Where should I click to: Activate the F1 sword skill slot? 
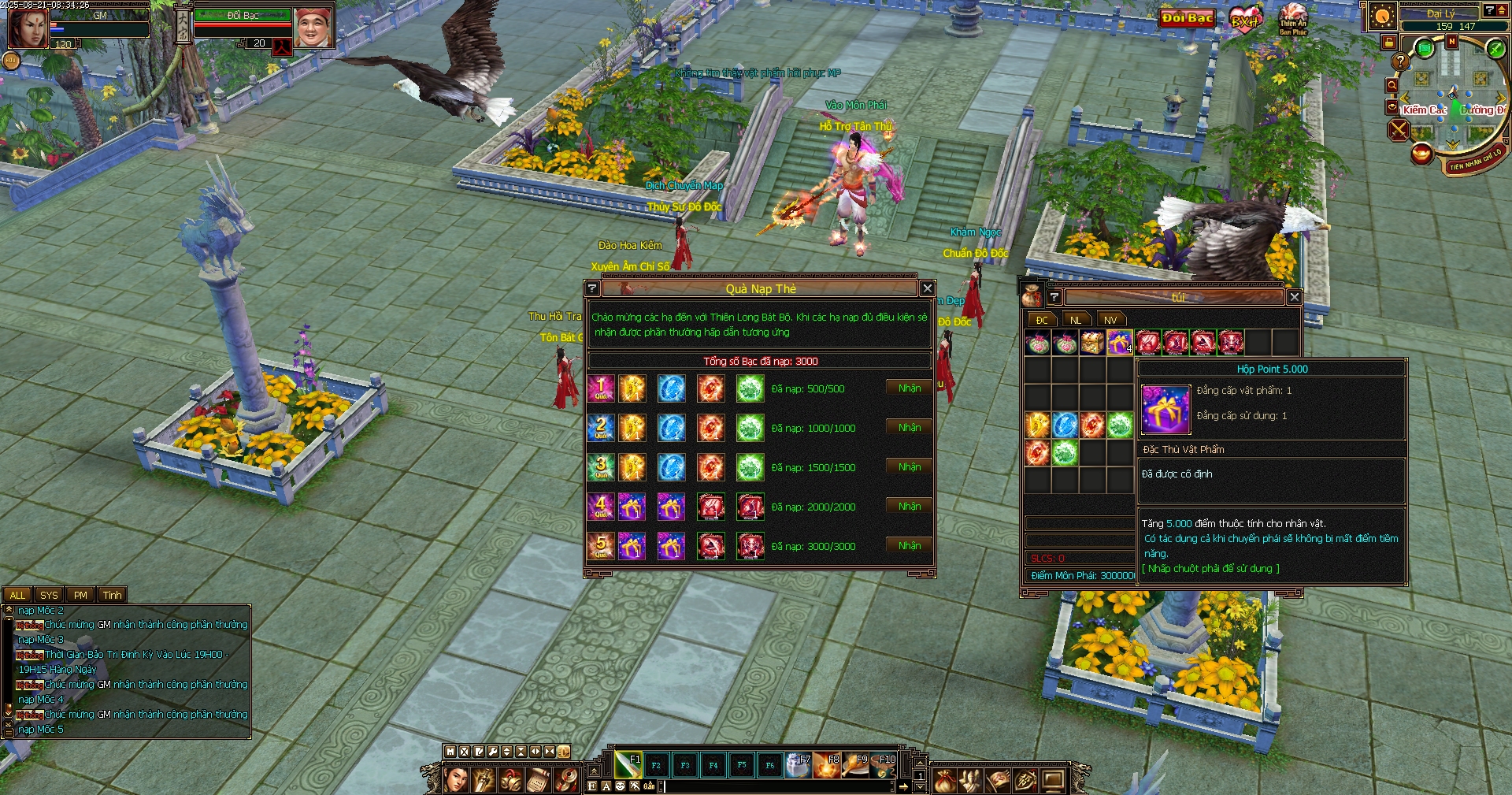(628, 764)
